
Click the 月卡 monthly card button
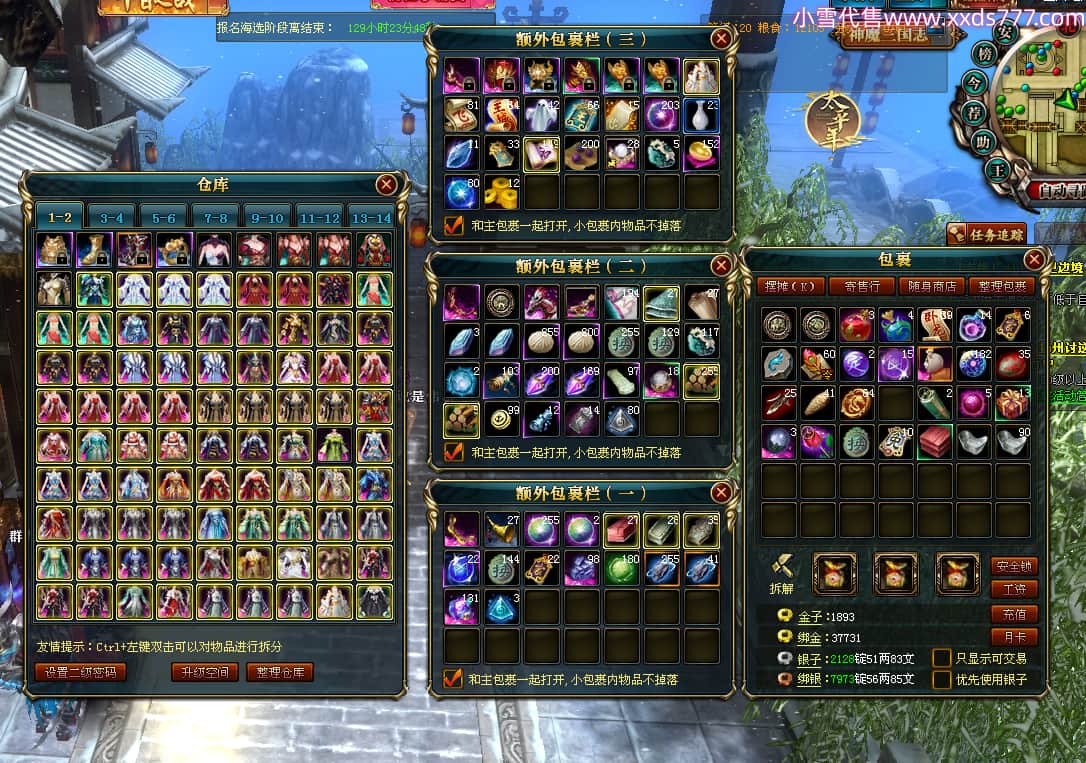click(x=1013, y=636)
